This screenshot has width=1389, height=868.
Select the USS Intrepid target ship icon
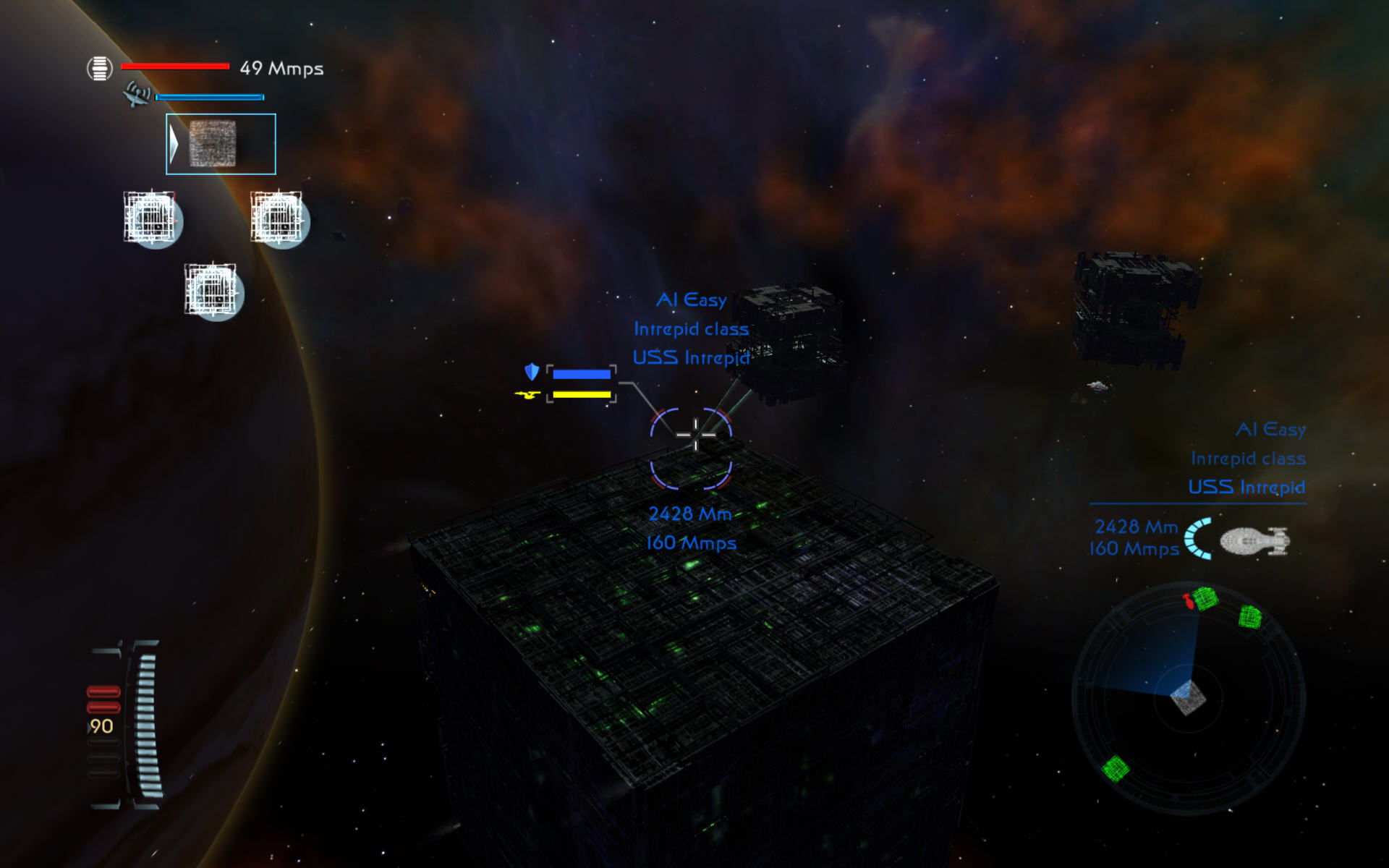tap(1254, 541)
